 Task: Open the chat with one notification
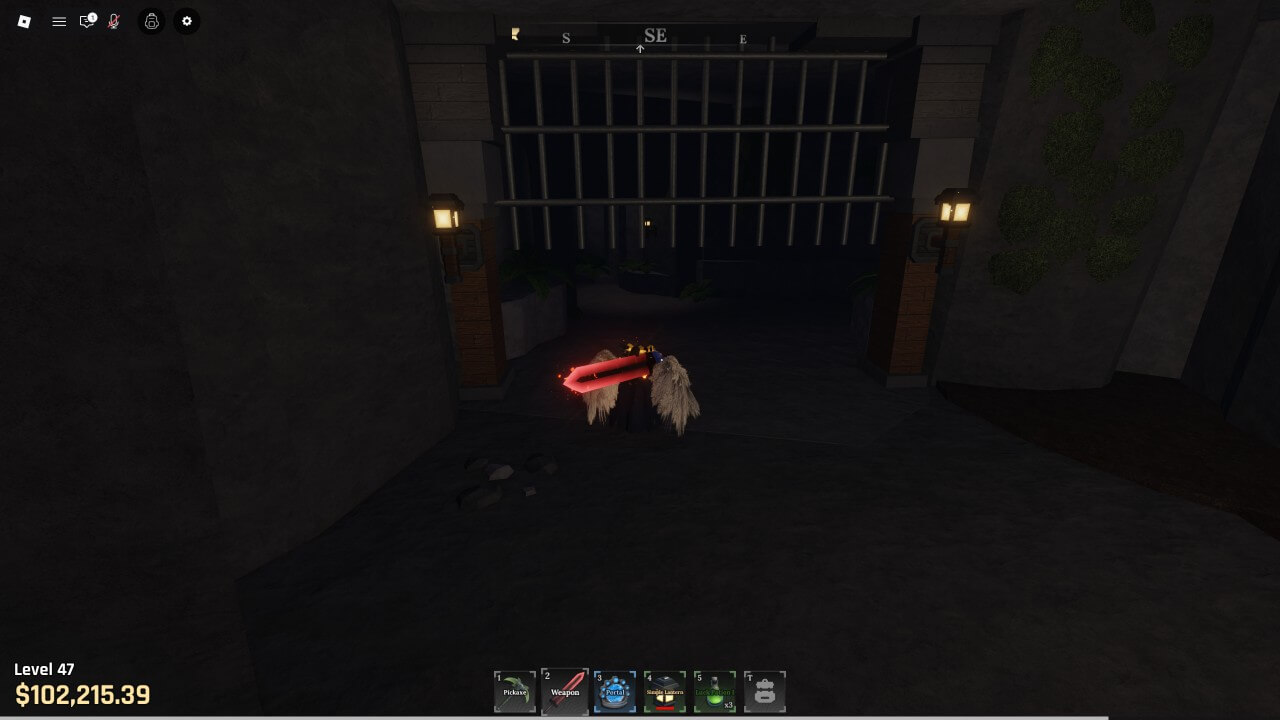click(87, 21)
